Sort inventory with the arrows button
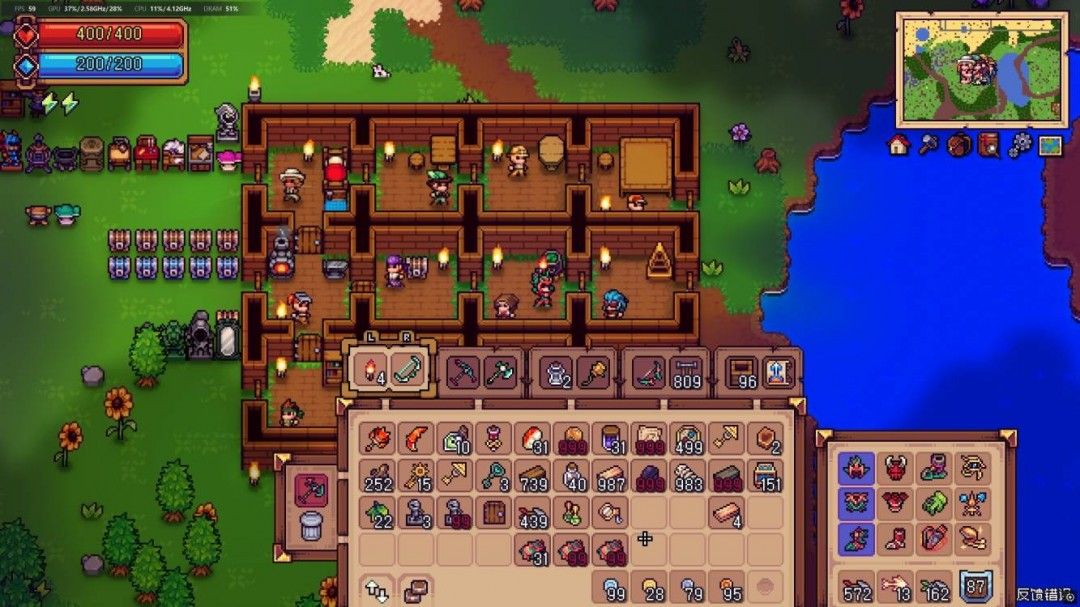Image resolution: width=1080 pixels, height=607 pixels. (x=377, y=589)
